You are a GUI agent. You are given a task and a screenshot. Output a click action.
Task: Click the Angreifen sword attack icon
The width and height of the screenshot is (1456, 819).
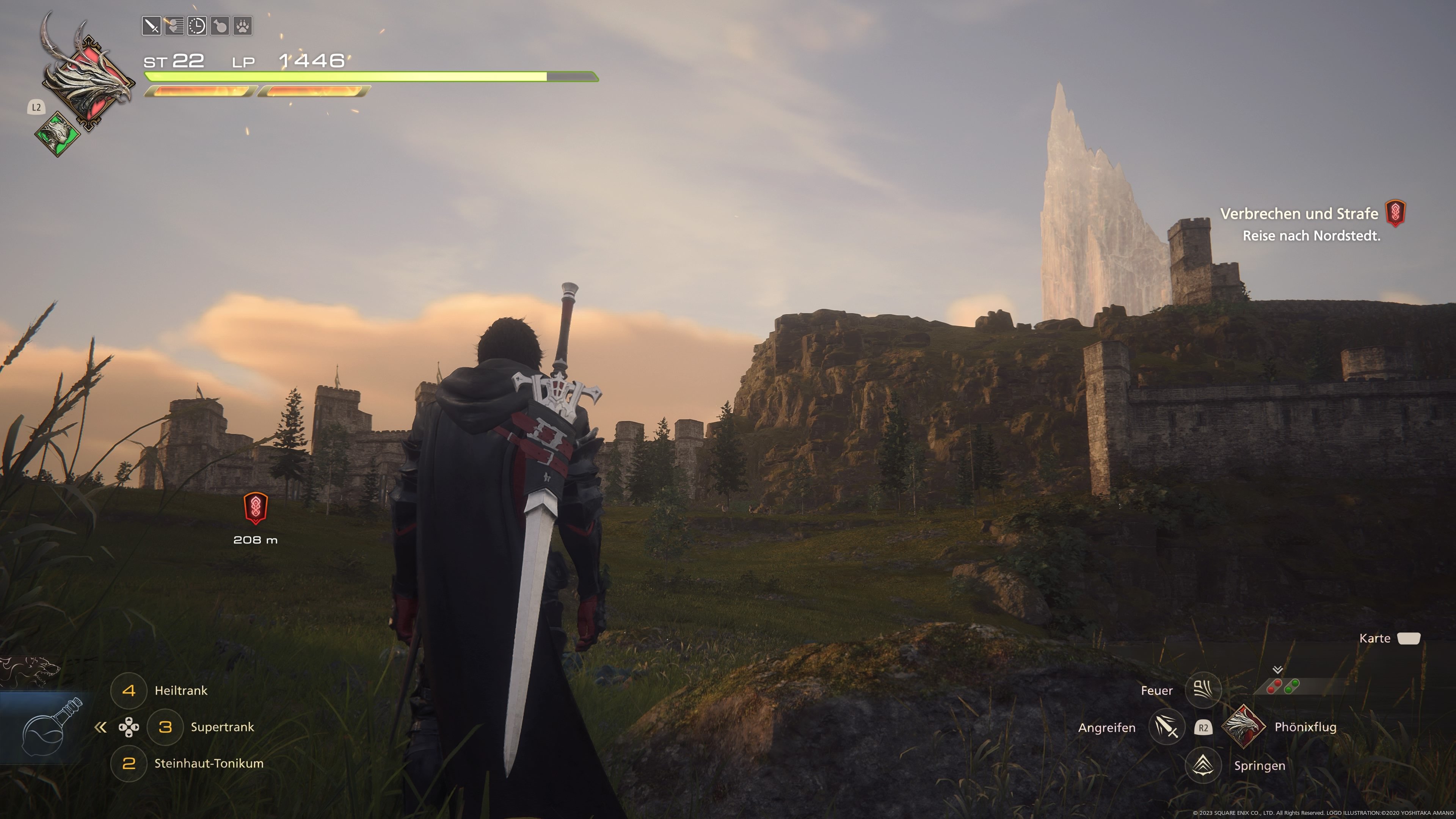pos(1166,727)
